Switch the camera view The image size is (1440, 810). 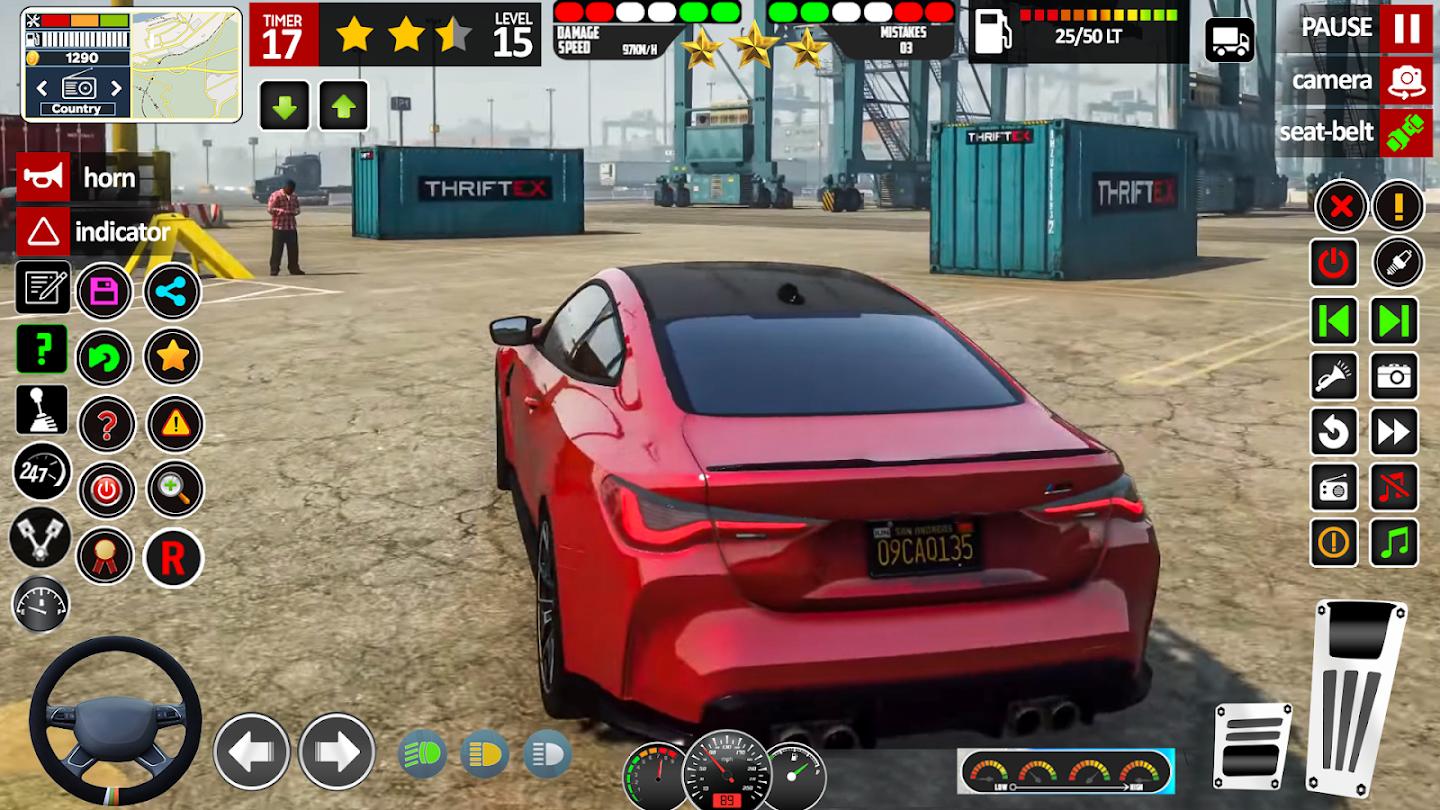[1406, 80]
